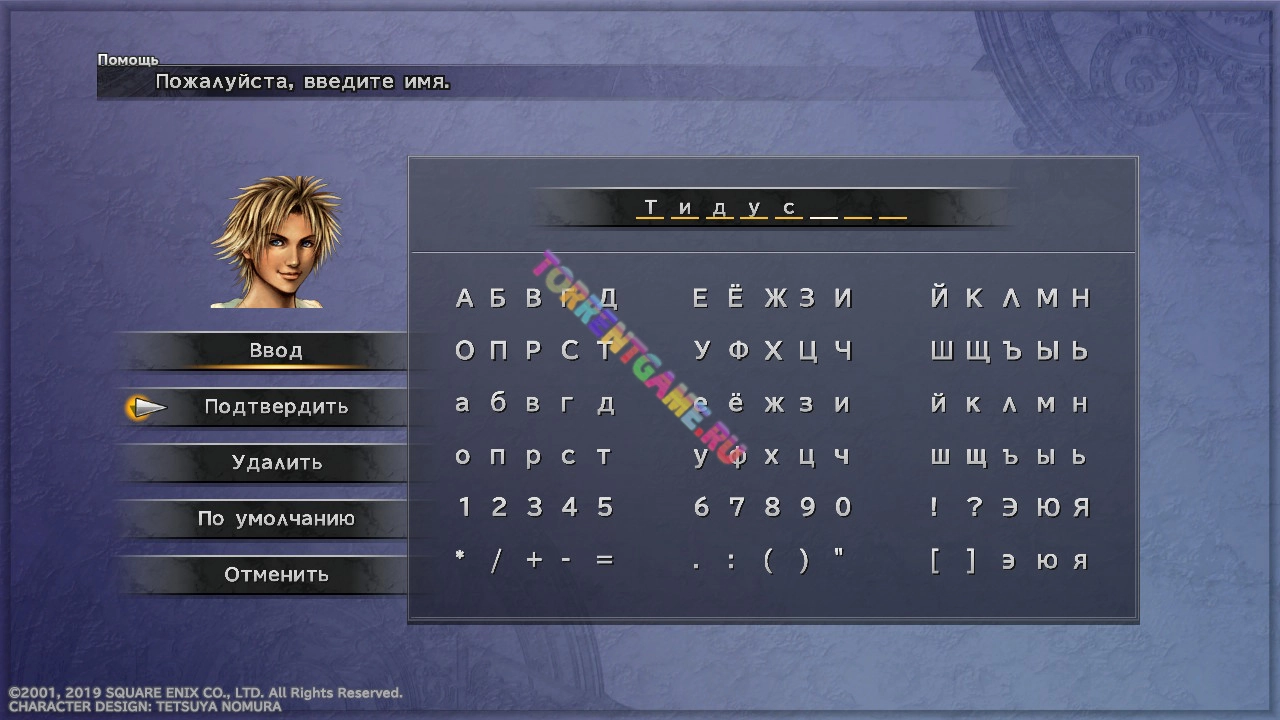This screenshot has height=720, width=1280.
Task: Click the uppercase А letter key
Action: coord(464,298)
